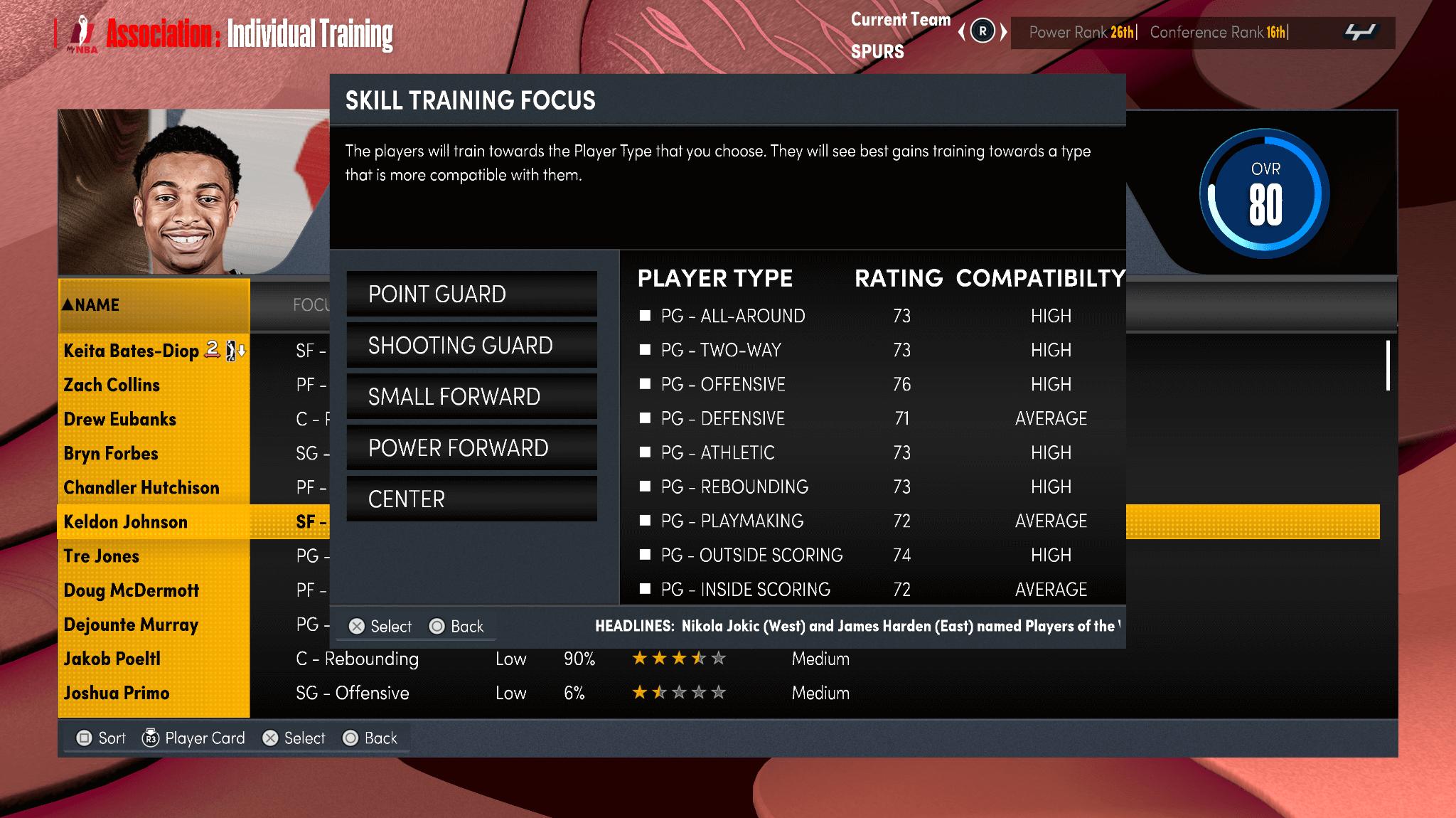The width and height of the screenshot is (1456, 818).
Task: Click the G-League assignment icon on Bates-Diop's row
Action: (x=231, y=351)
